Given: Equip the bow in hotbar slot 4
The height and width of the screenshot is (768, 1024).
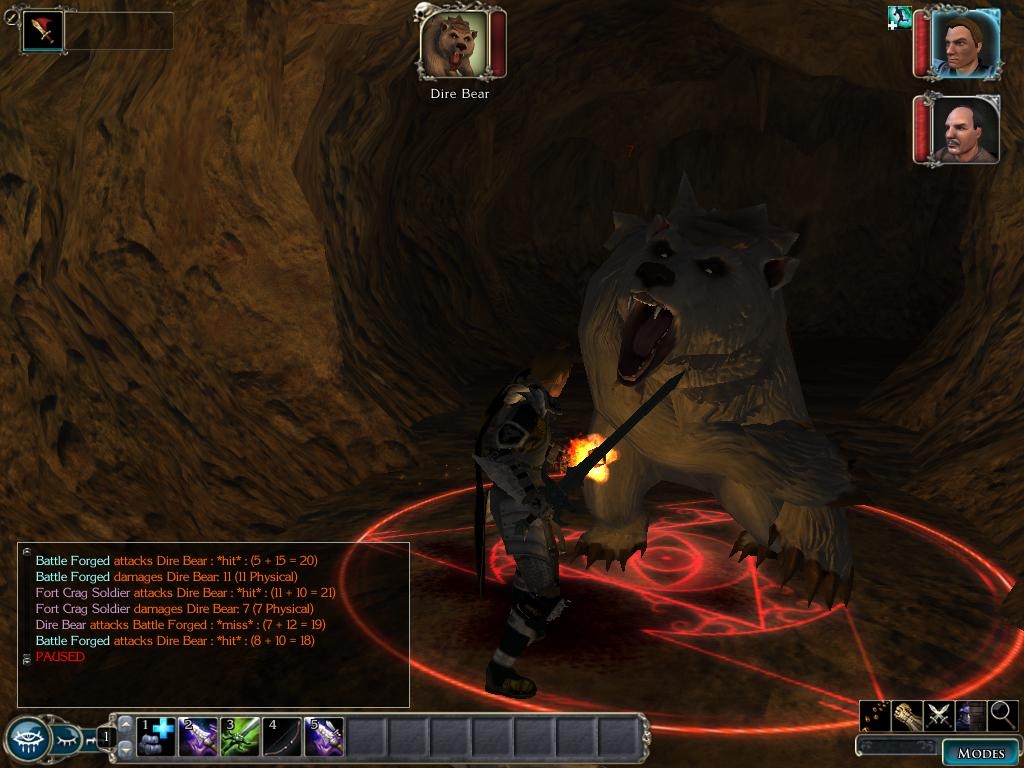Looking at the screenshot, I should pyautogui.click(x=282, y=737).
